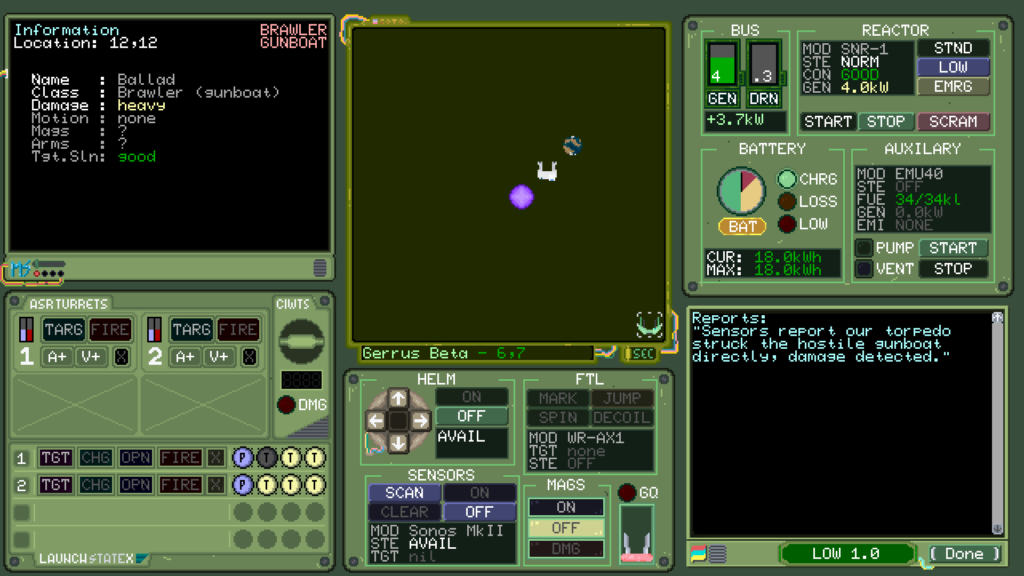This screenshot has width=1024, height=576.
Task: Toggle the auxiliary PUMP
Action: [864, 248]
